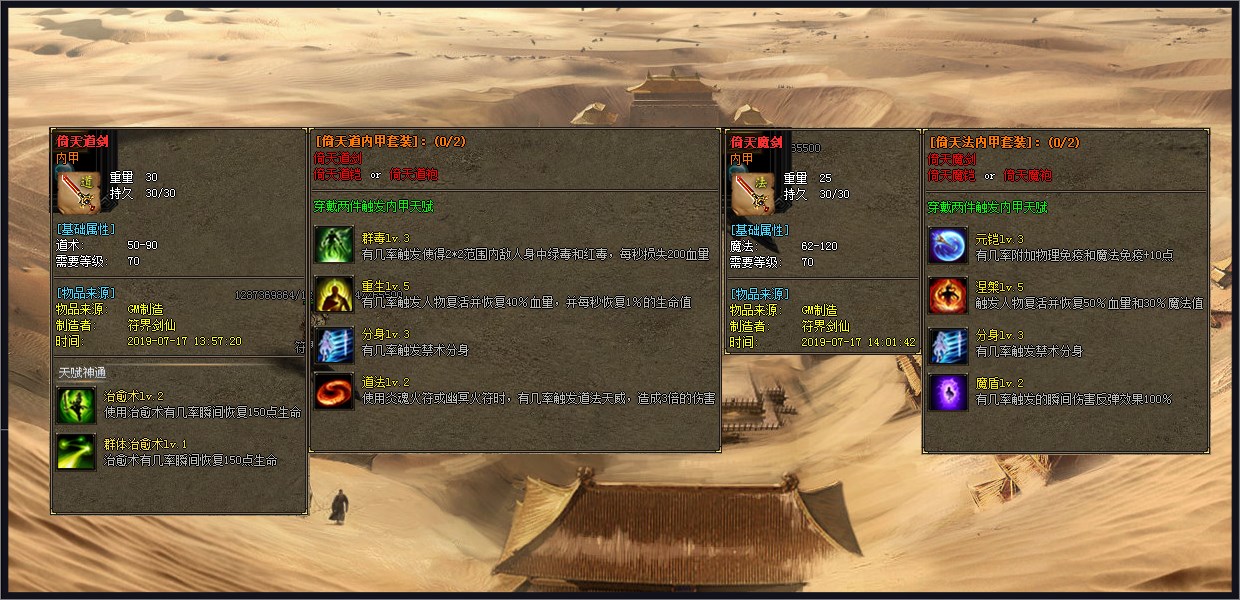Click the 群毒 lv 3 skill icon
The height and width of the screenshot is (600, 1240).
[334, 246]
